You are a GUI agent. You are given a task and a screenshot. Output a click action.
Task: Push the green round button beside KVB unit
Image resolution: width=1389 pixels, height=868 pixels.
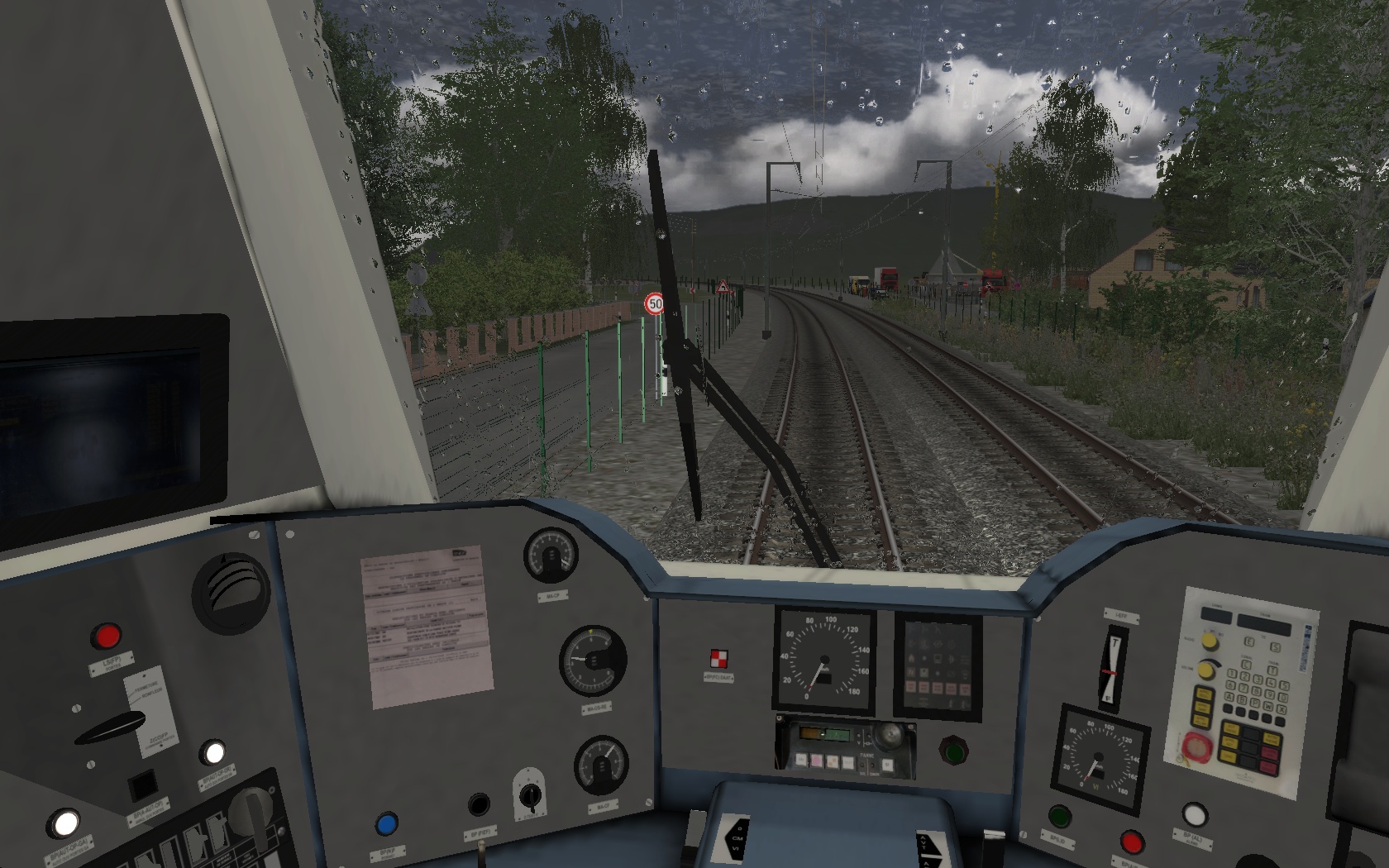(953, 751)
